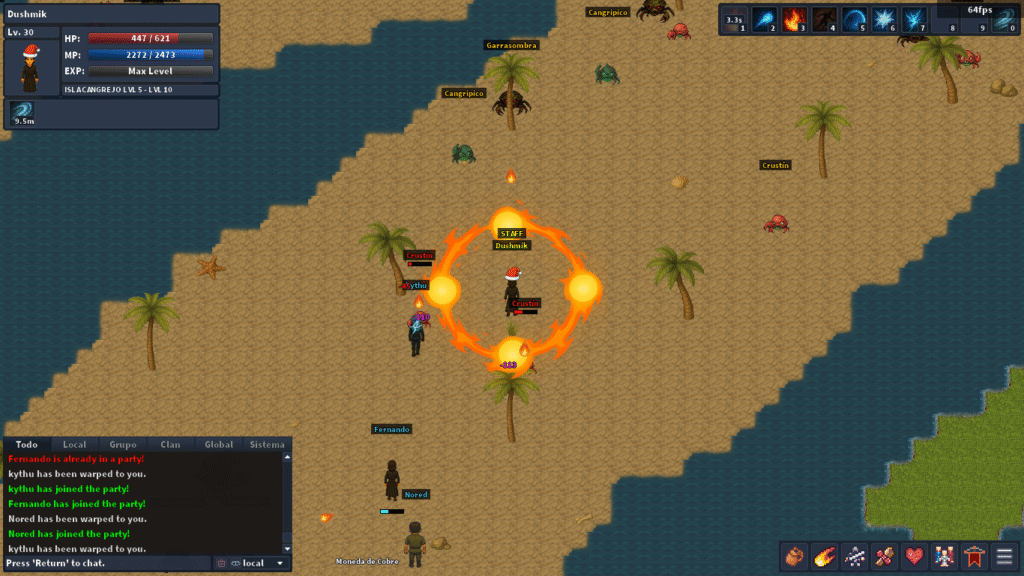1024x576 pixels.
Task: Switch to the Sistema chat tab
Action: (267, 444)
